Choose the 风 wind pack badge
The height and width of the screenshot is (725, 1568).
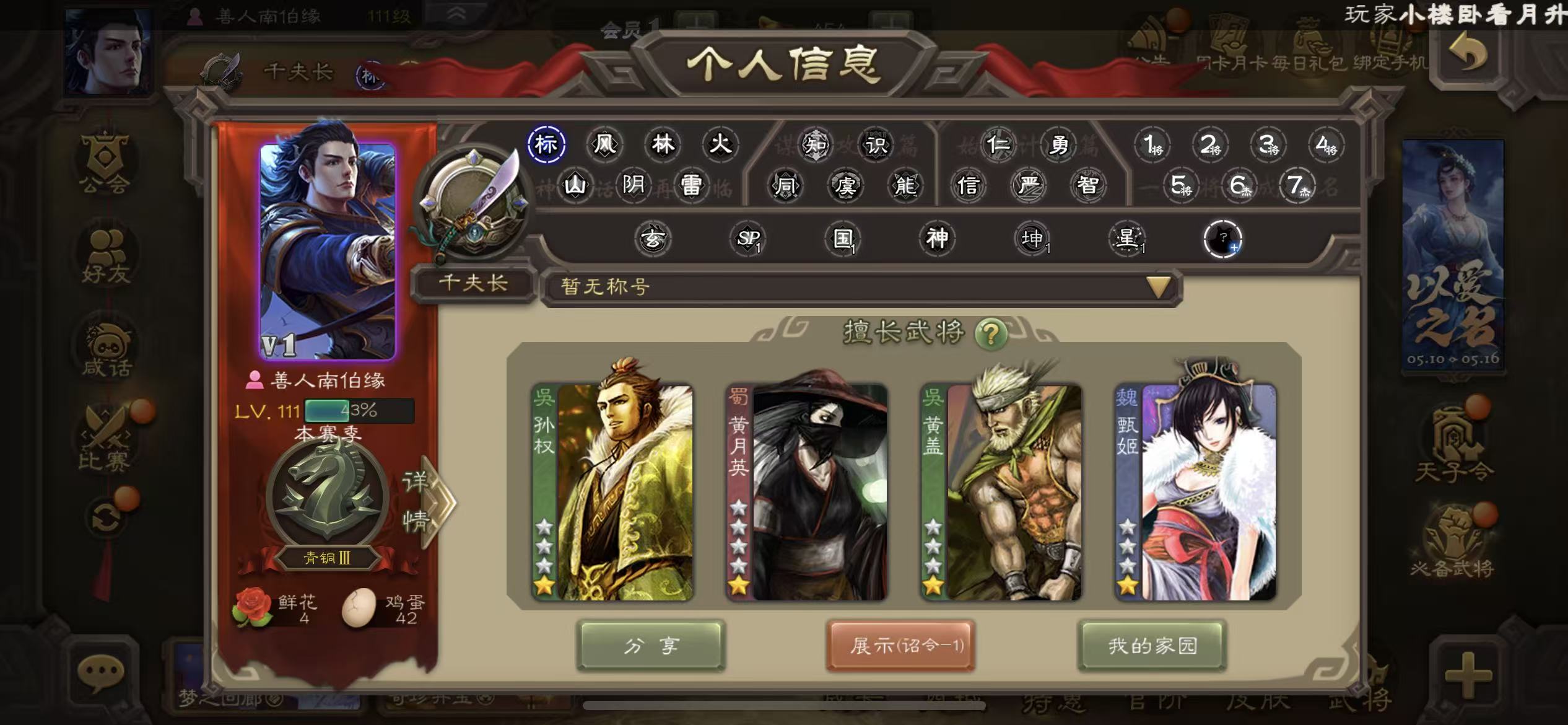(x=604, y=144)
